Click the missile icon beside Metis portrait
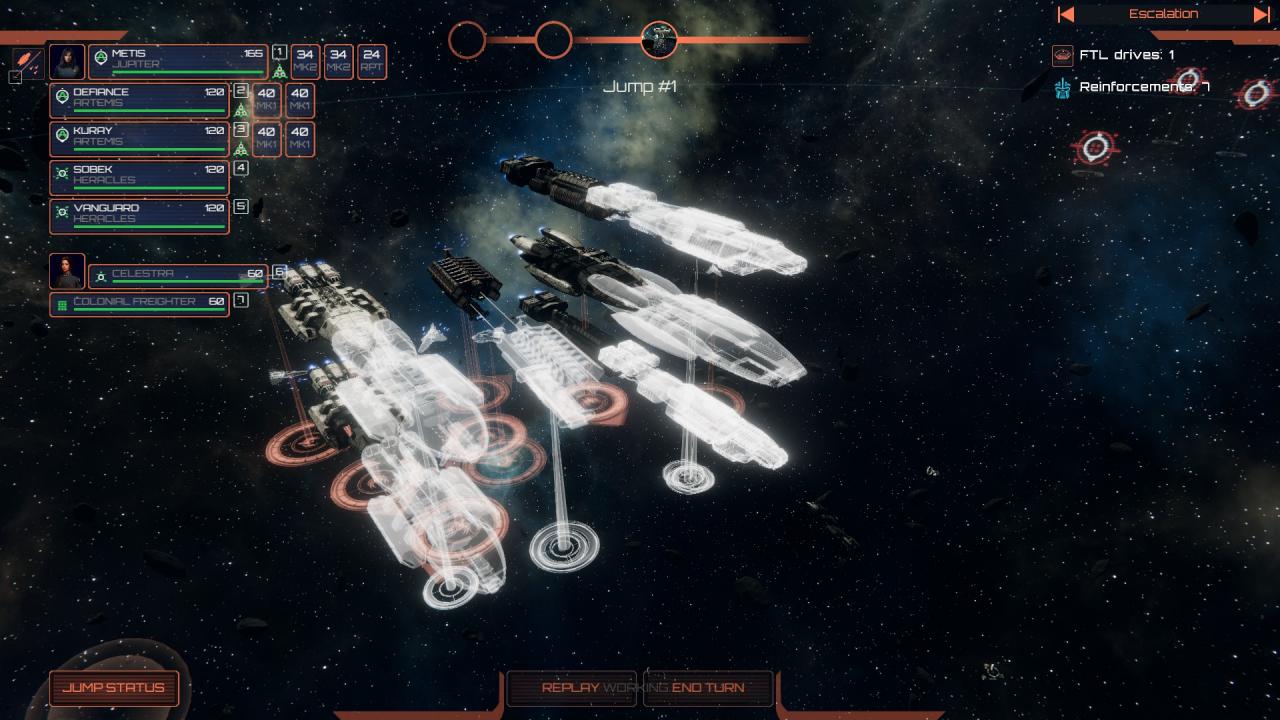Viewport: 1280px width, 720px height. click(27, 59)
